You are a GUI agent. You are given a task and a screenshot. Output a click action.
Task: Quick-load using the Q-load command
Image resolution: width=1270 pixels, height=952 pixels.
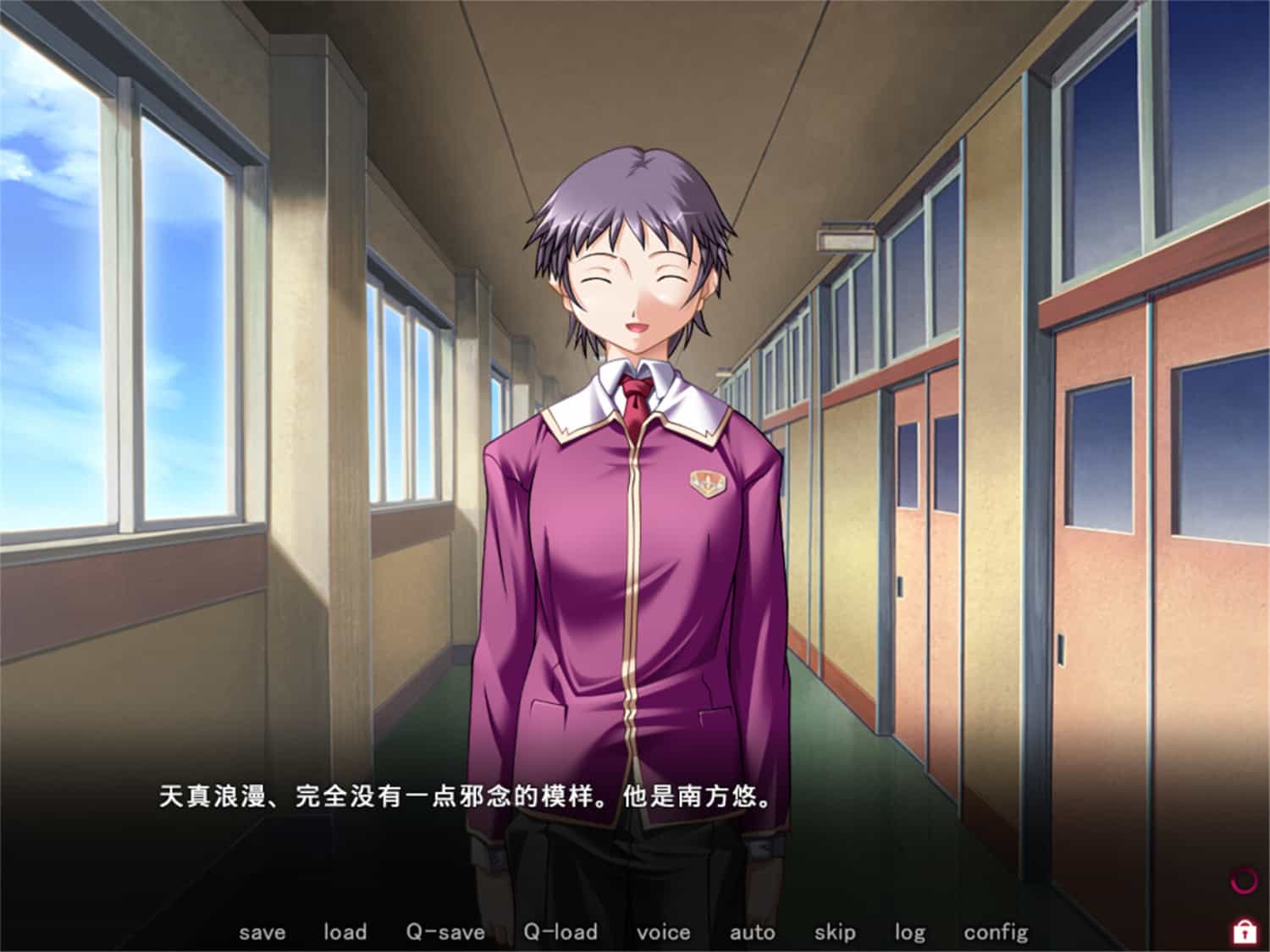560,931
